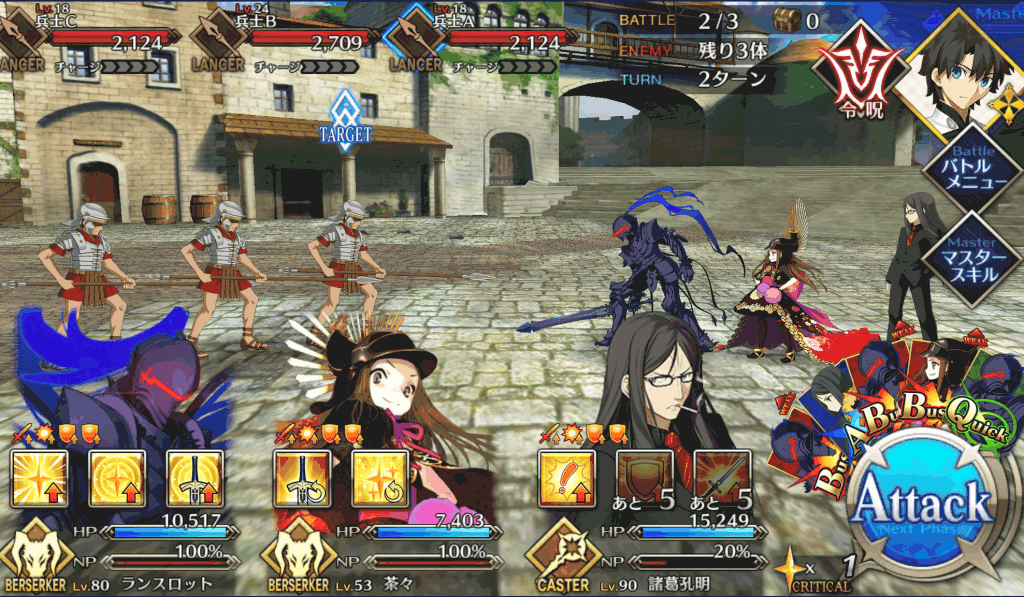Viewport: 1024px width, 597px height.
Task: Activate Lancelot's starburst first skill
Action: (x=40, y=480)
